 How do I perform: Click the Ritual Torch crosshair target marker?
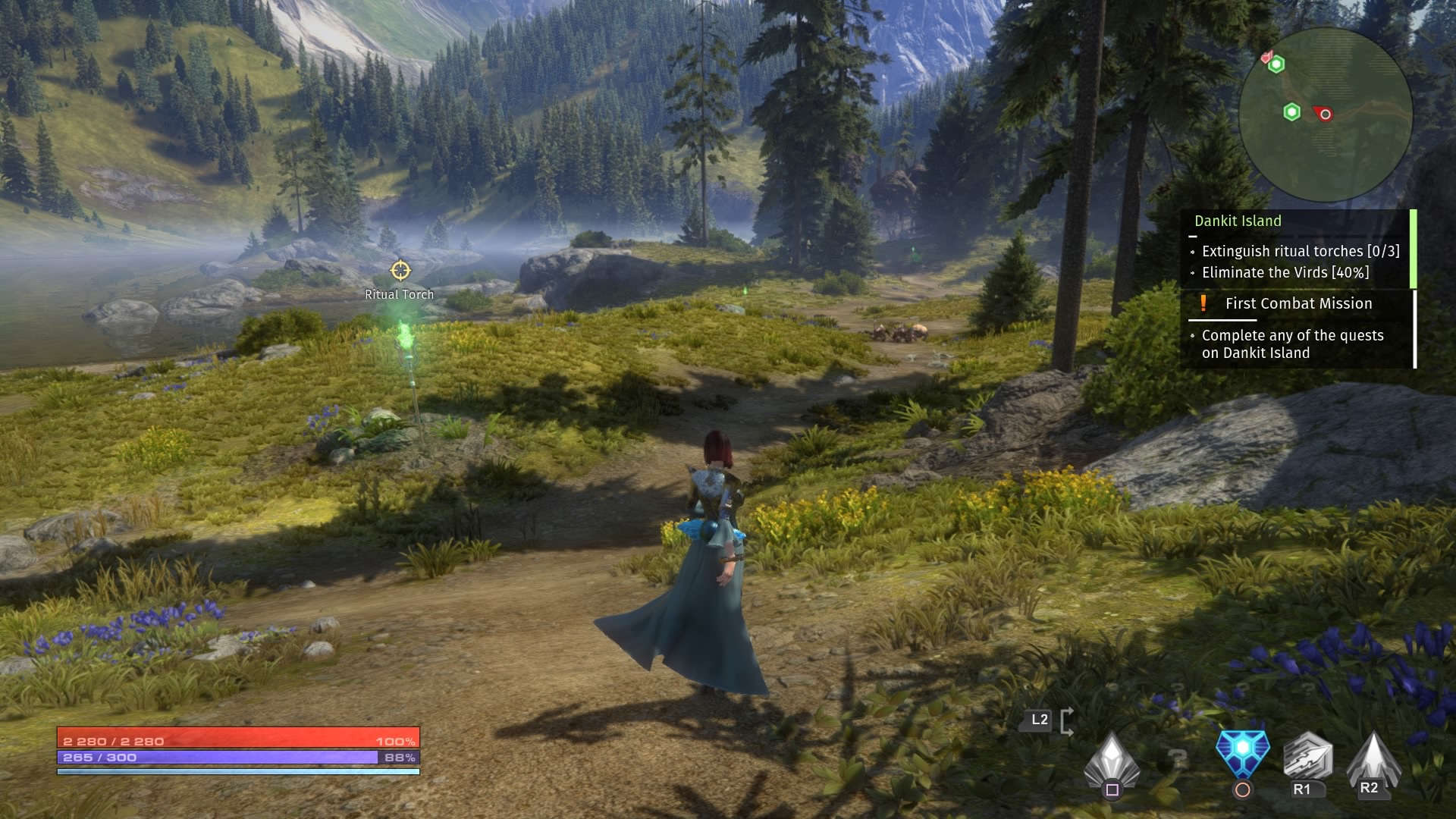[400, 271]
